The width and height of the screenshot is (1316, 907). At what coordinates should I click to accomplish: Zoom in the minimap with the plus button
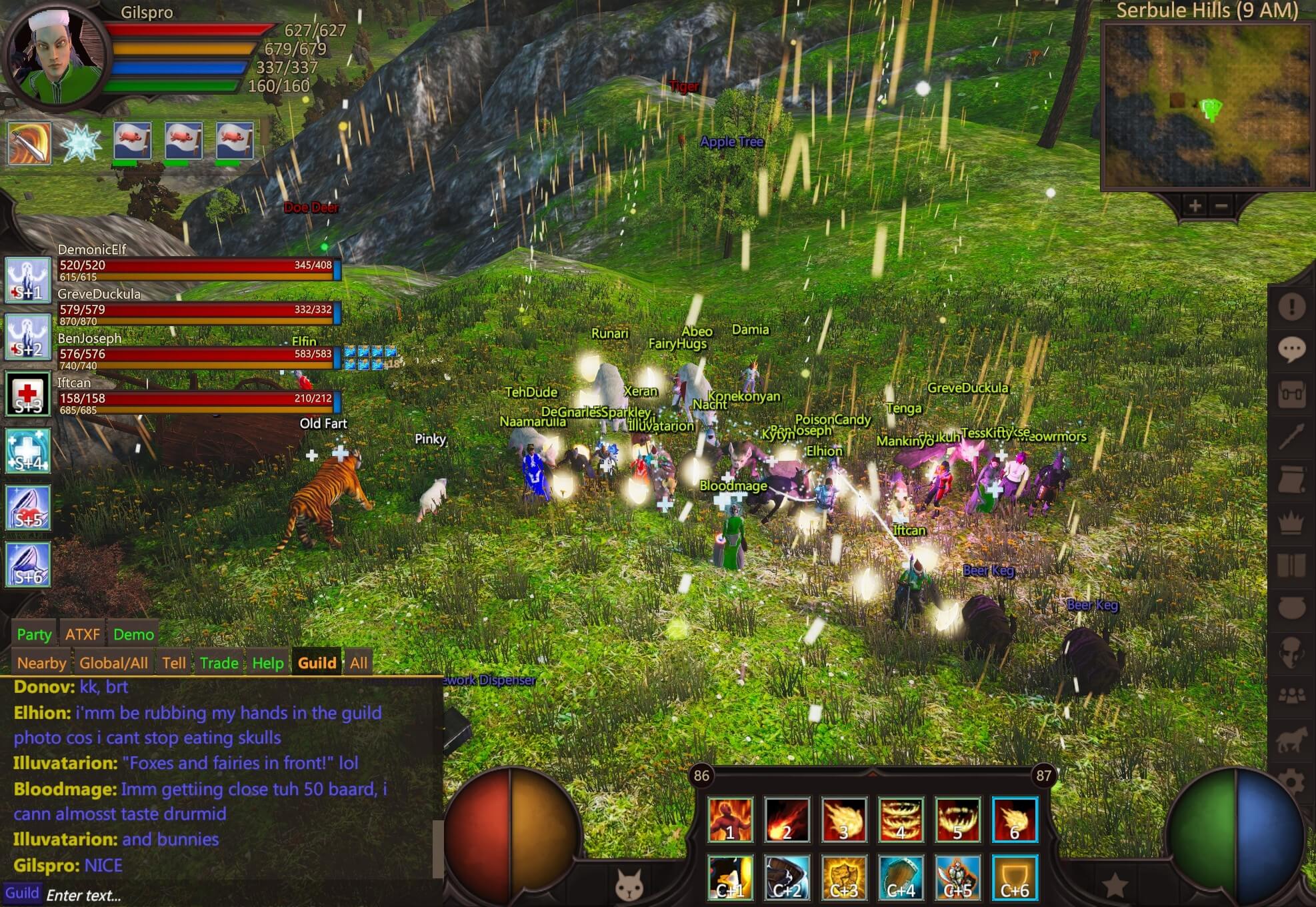point(1195,206)
